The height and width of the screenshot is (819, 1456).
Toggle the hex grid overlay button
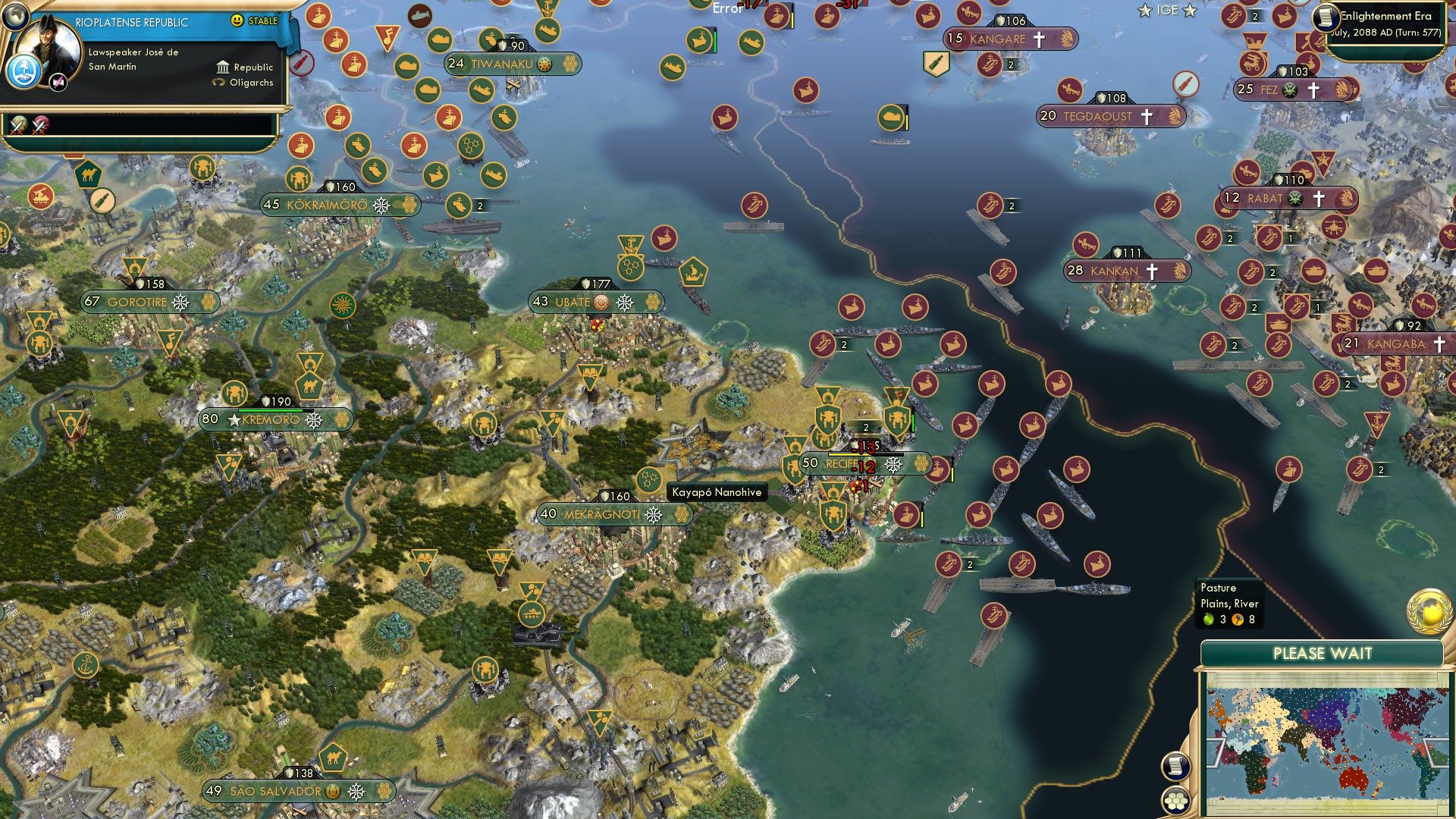1176,802
